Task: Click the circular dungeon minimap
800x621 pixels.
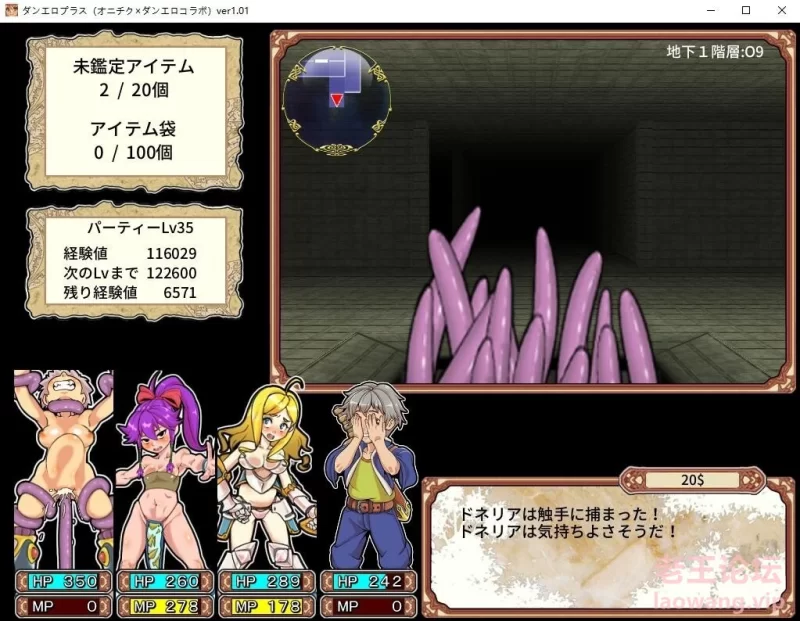Action: pos(336,98)
